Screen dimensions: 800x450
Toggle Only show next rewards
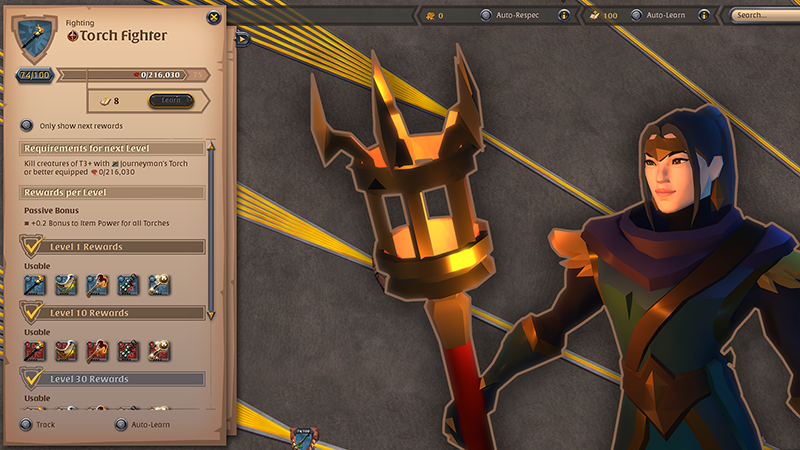(x=26, y=126)
